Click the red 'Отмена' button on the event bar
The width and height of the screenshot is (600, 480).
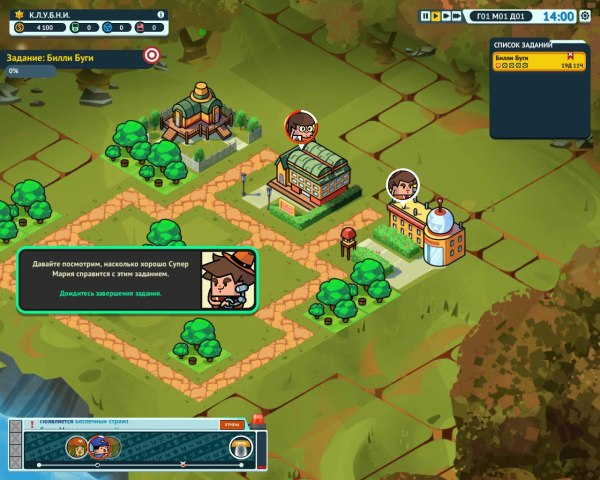(x=232, y=425)
